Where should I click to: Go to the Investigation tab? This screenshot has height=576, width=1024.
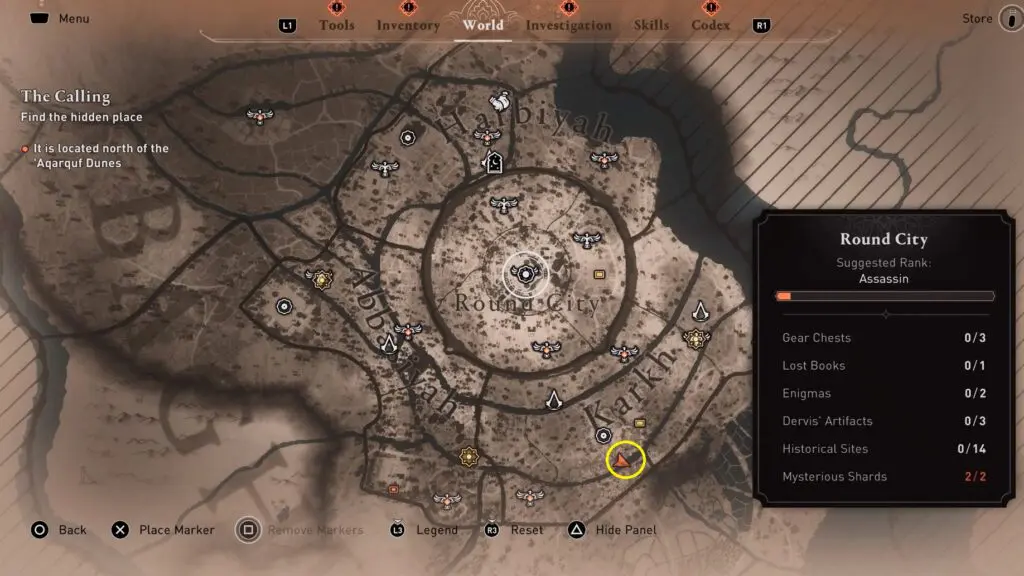click(568, 25)
